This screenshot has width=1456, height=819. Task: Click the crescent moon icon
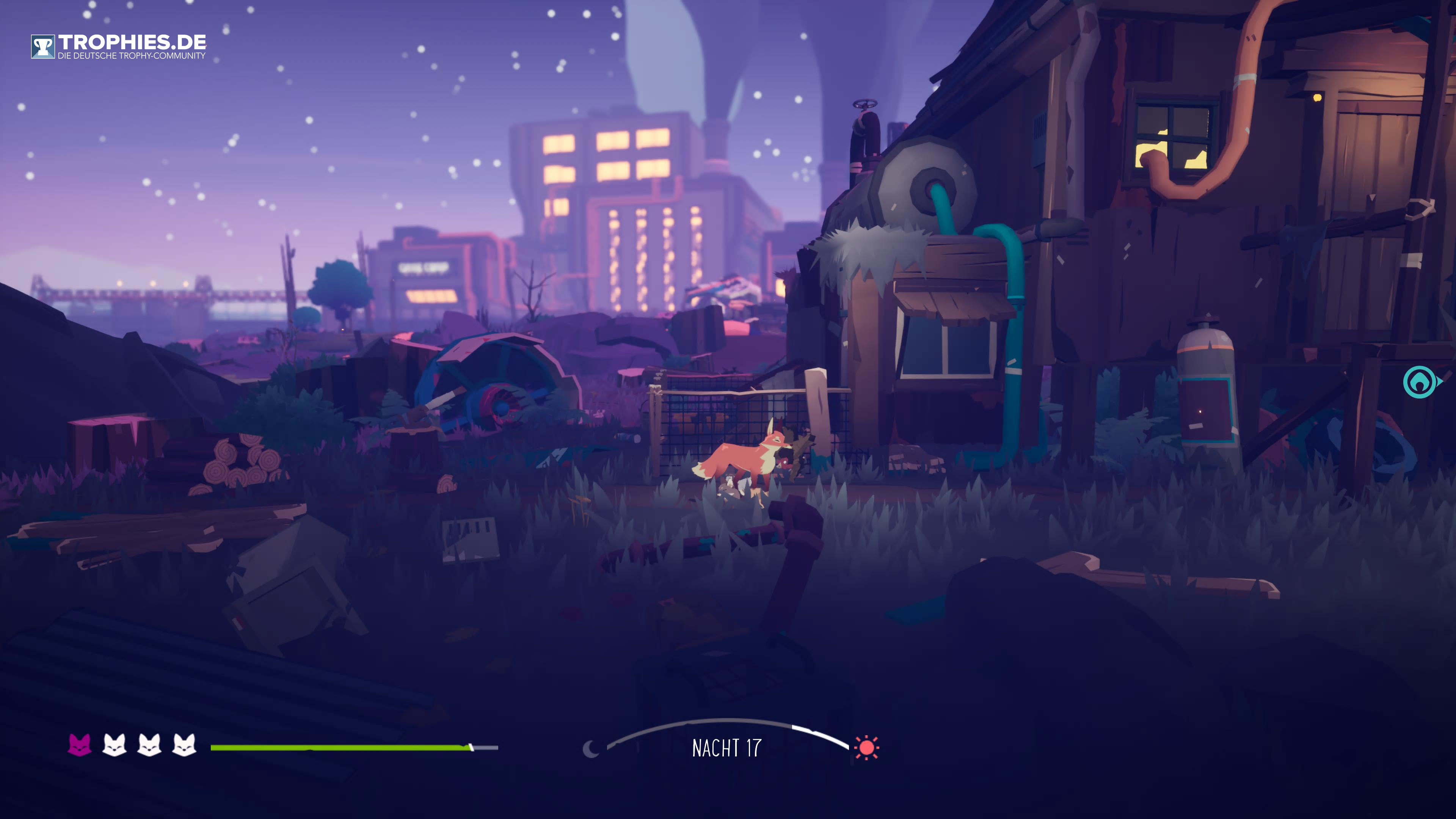pyautogui.click(x=591, y=749)
